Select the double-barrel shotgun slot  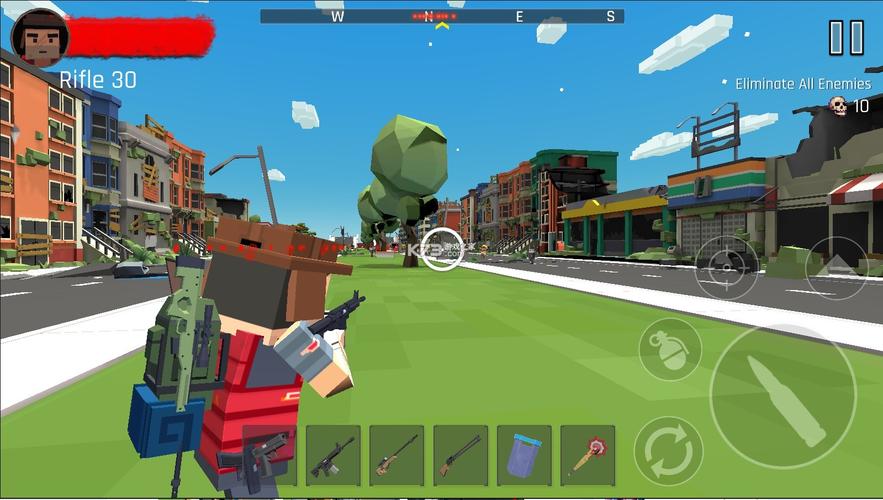coord(460,455)
